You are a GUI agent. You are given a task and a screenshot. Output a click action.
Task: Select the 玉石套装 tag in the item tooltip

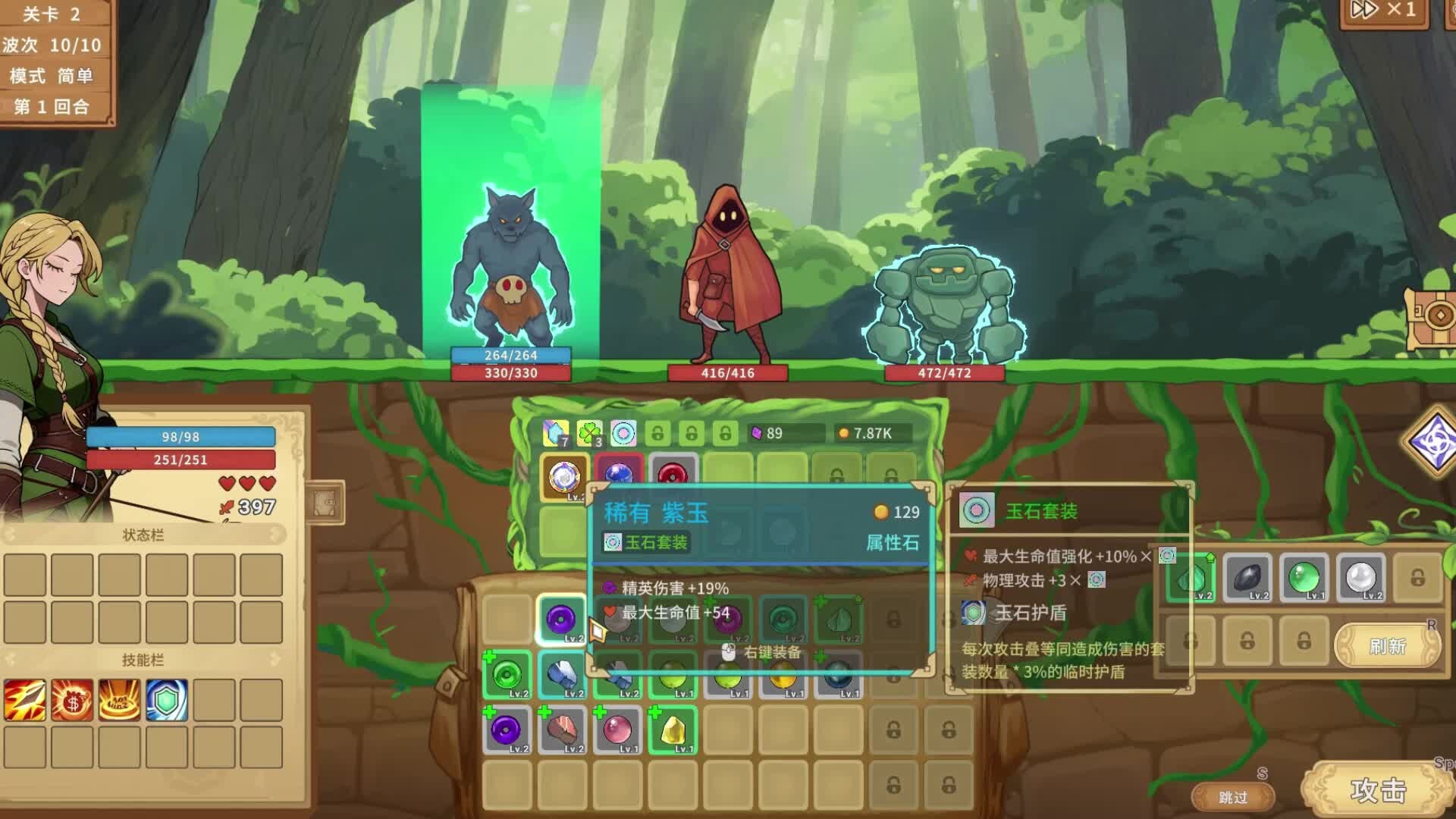click(648, 542)
